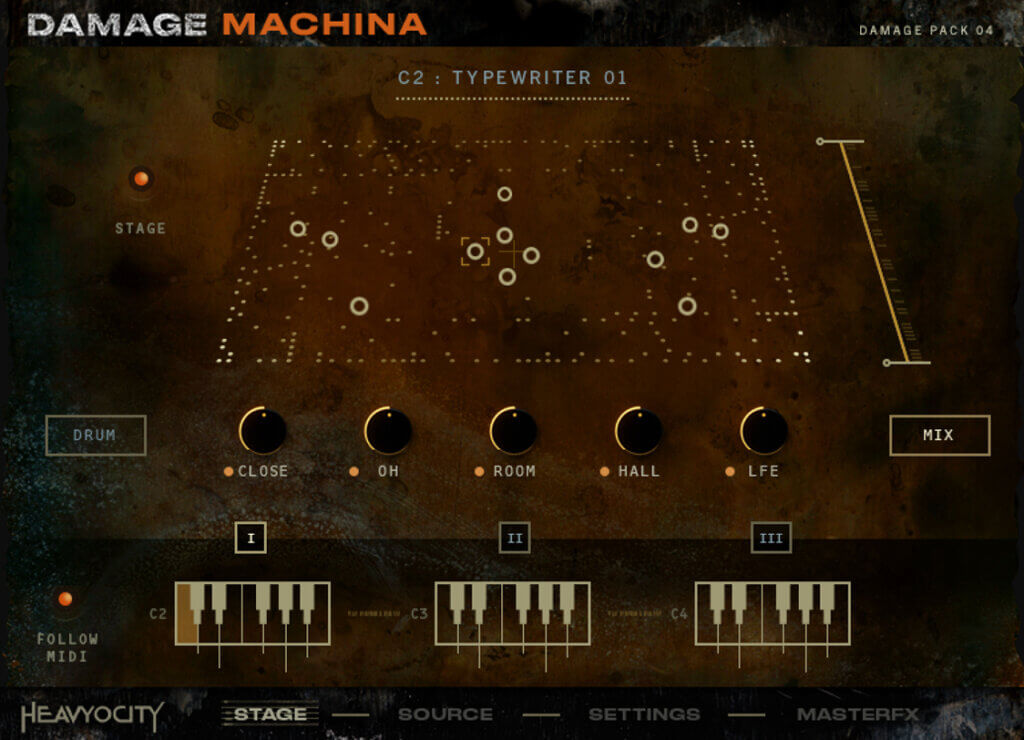Adjust the CLOSE mic knob

[263, 431]
